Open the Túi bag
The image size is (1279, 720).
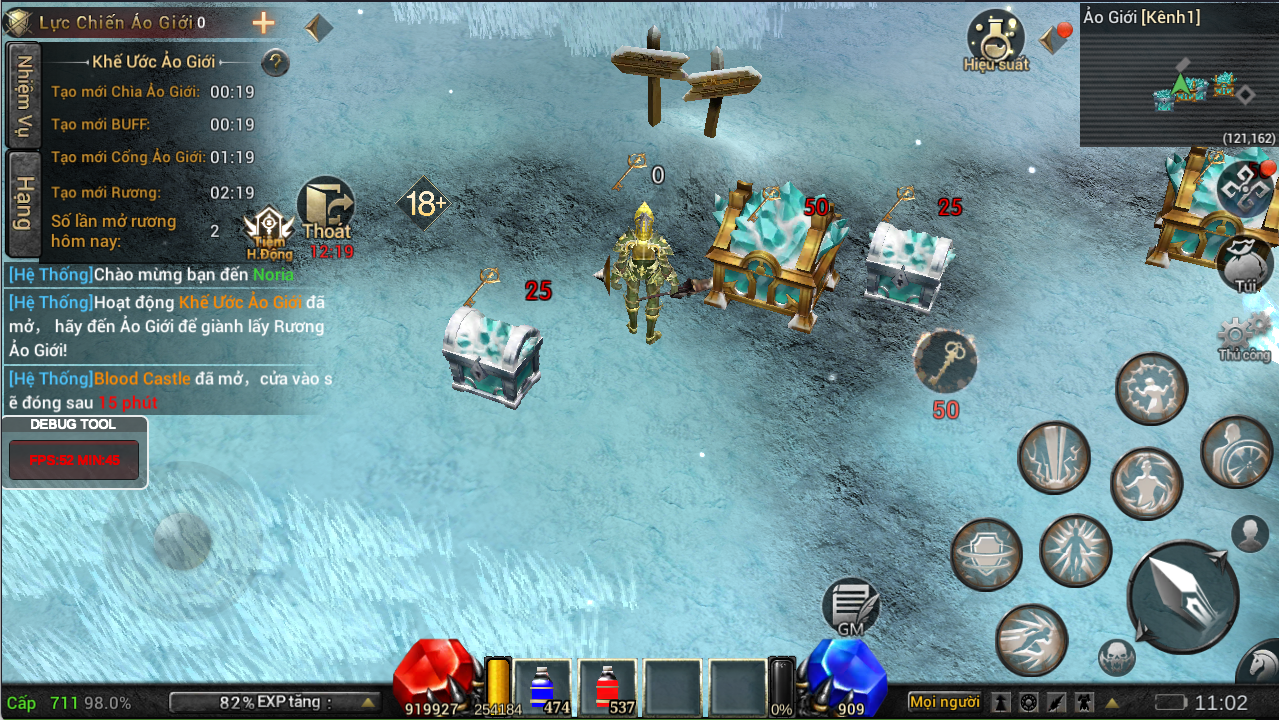point(1245,263)
